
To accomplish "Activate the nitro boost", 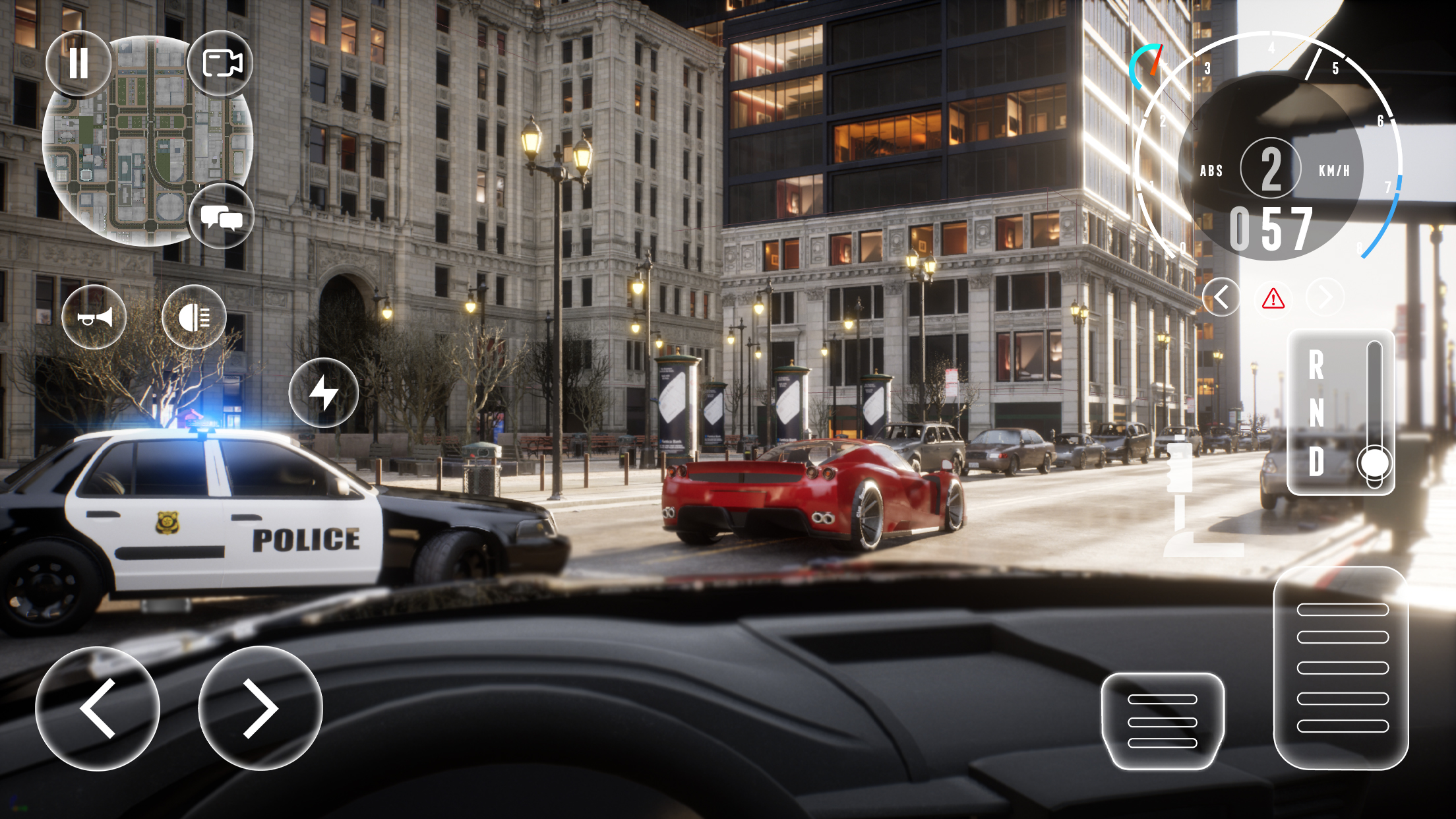I will (x=323, y=392).
